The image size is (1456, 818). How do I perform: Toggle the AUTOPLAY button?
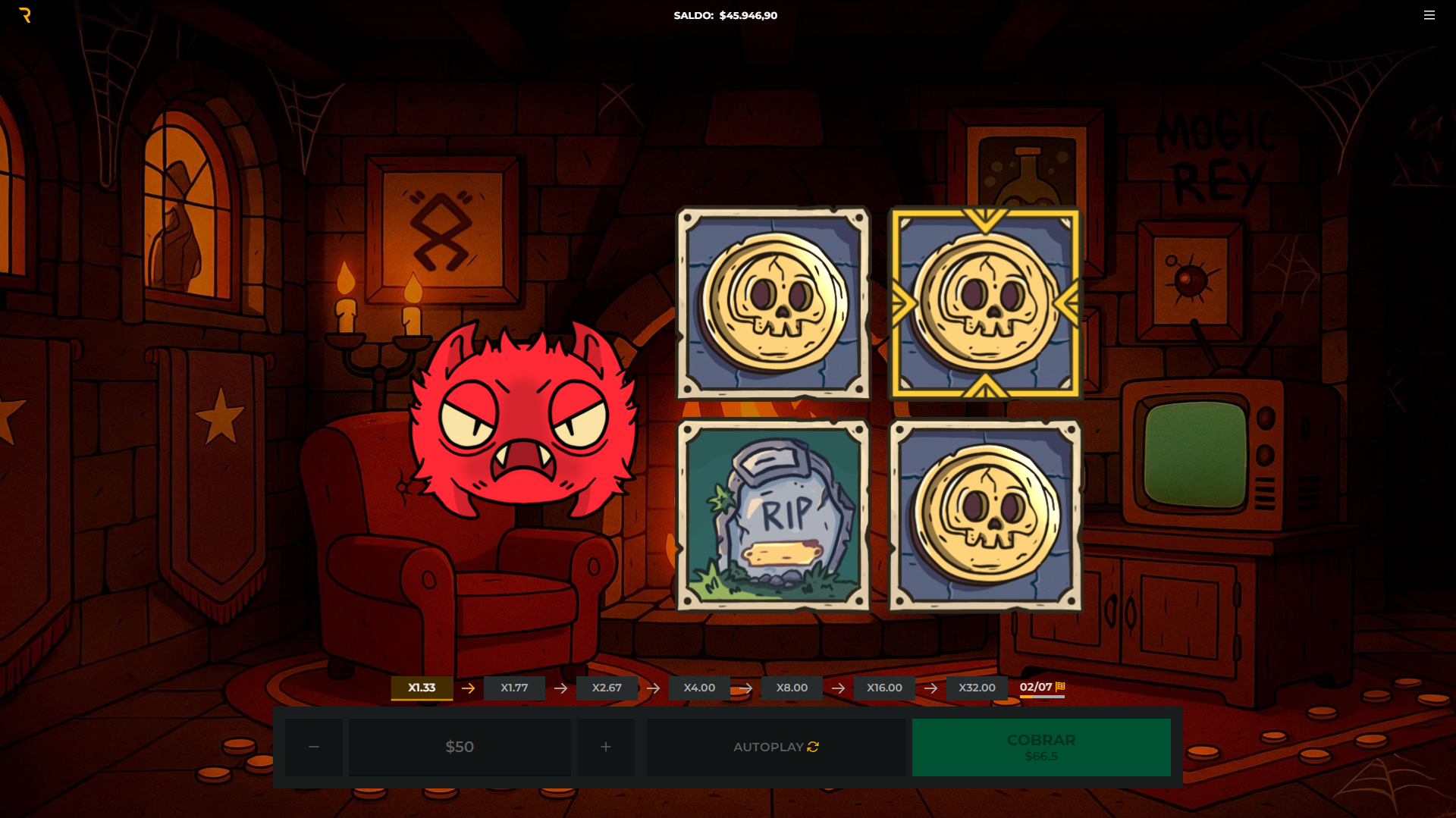[776, 747]
